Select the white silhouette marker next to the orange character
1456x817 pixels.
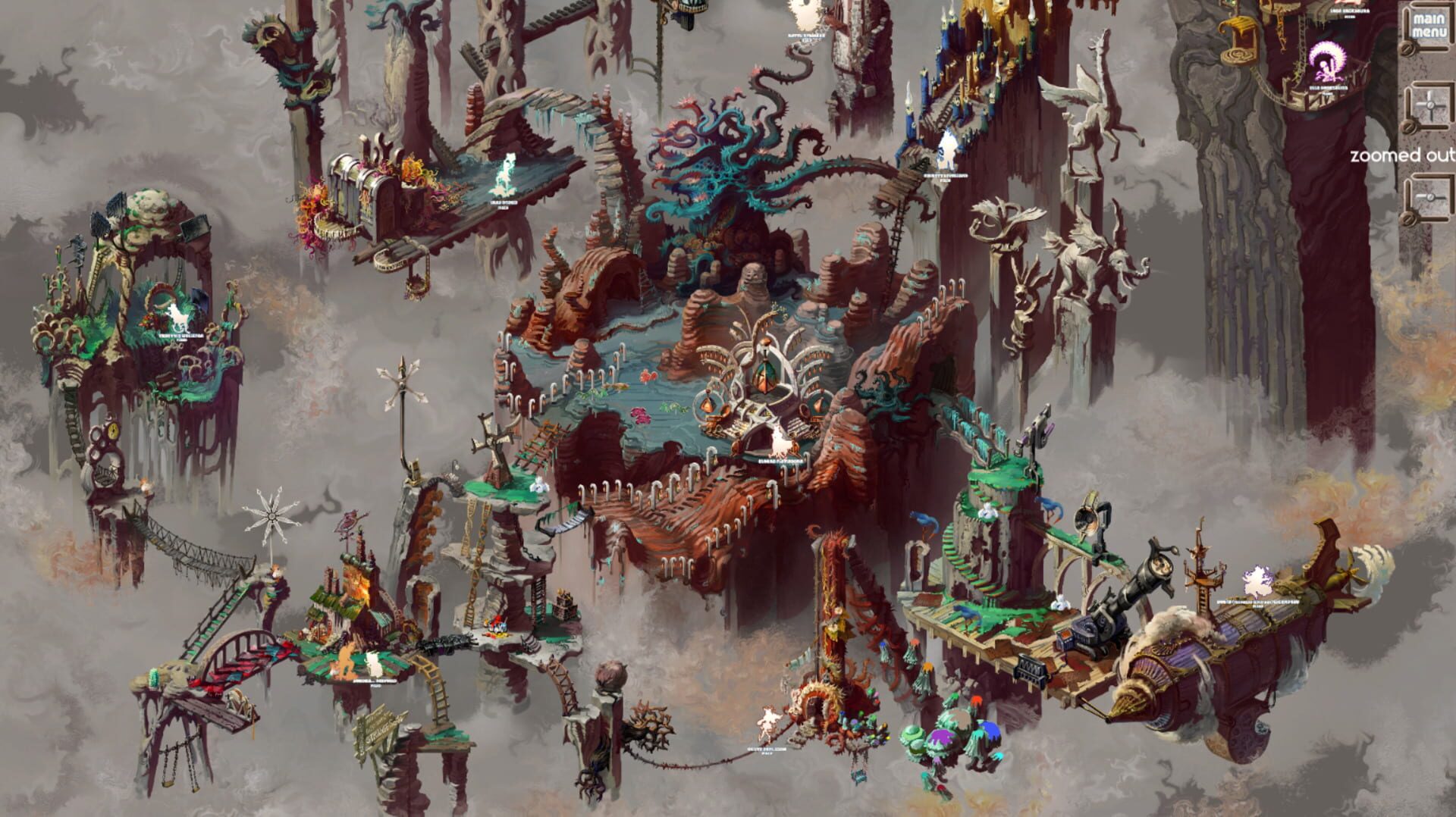(373, 665)
